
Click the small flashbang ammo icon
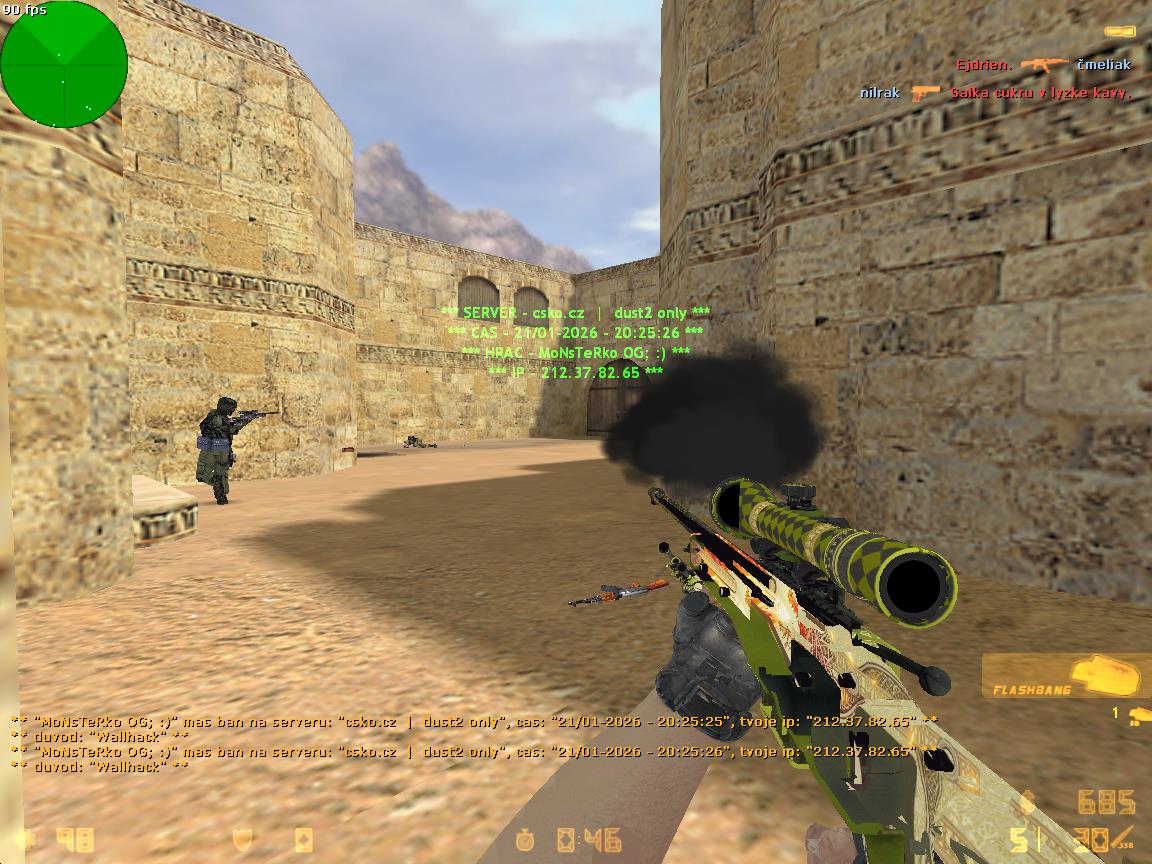pyautogui.click(x=1136, y=715)
